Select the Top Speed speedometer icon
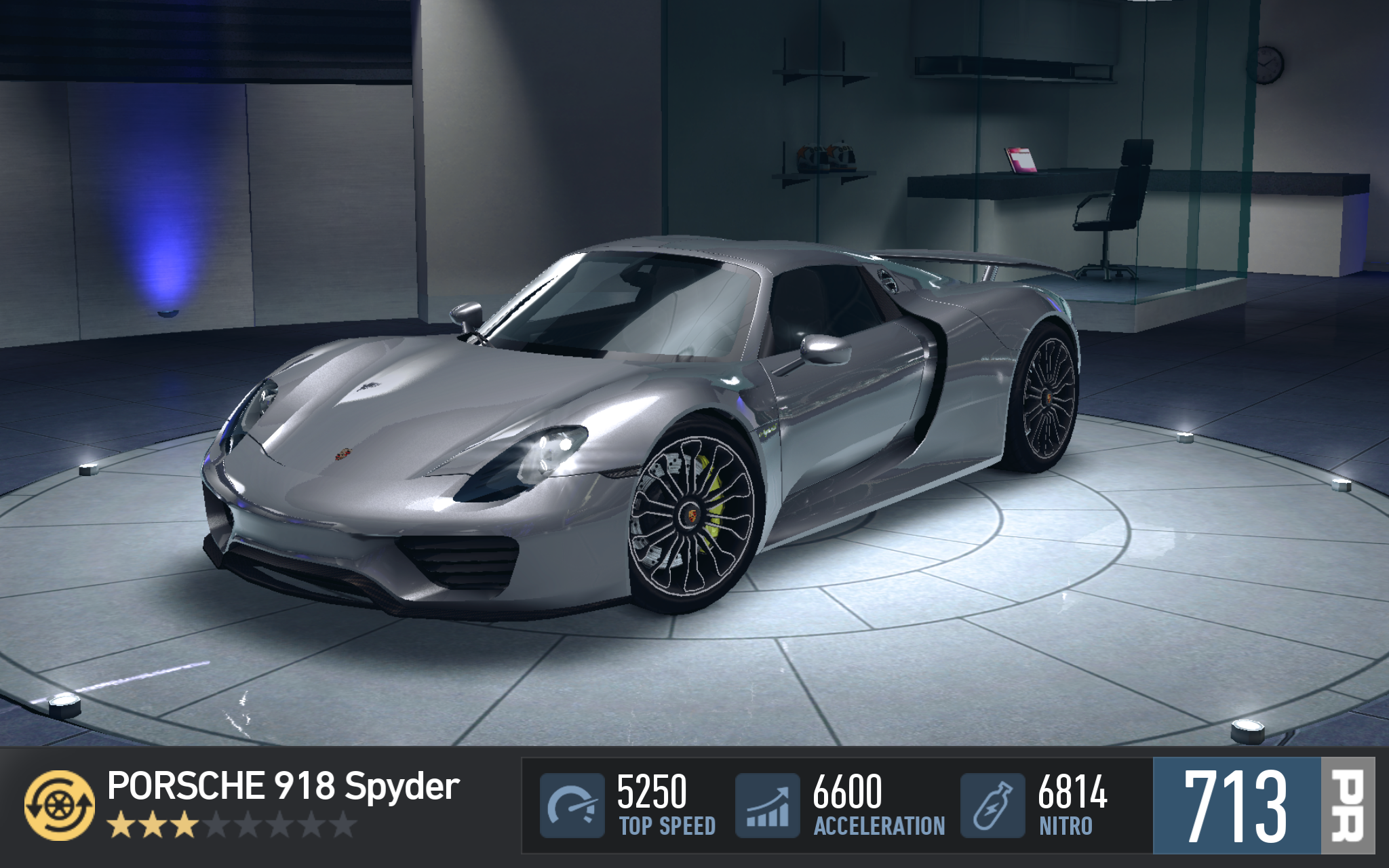This screenshot has height=868, width=1389. [x=572, y=805]
